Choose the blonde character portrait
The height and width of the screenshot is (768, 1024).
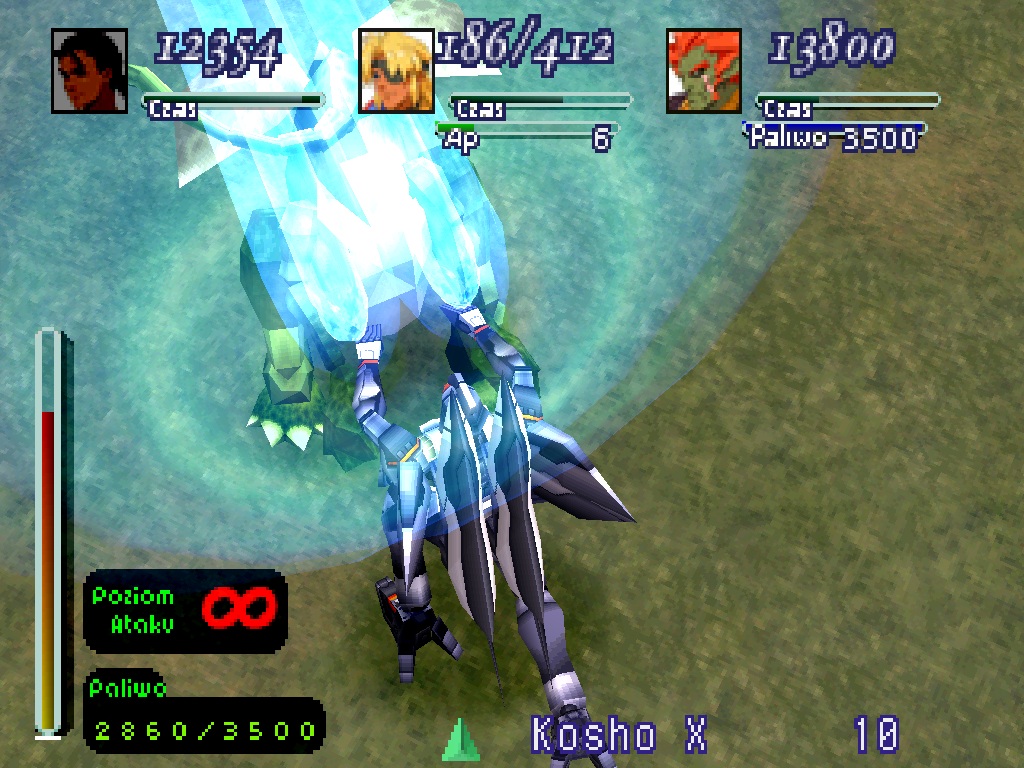coord(396,71)
